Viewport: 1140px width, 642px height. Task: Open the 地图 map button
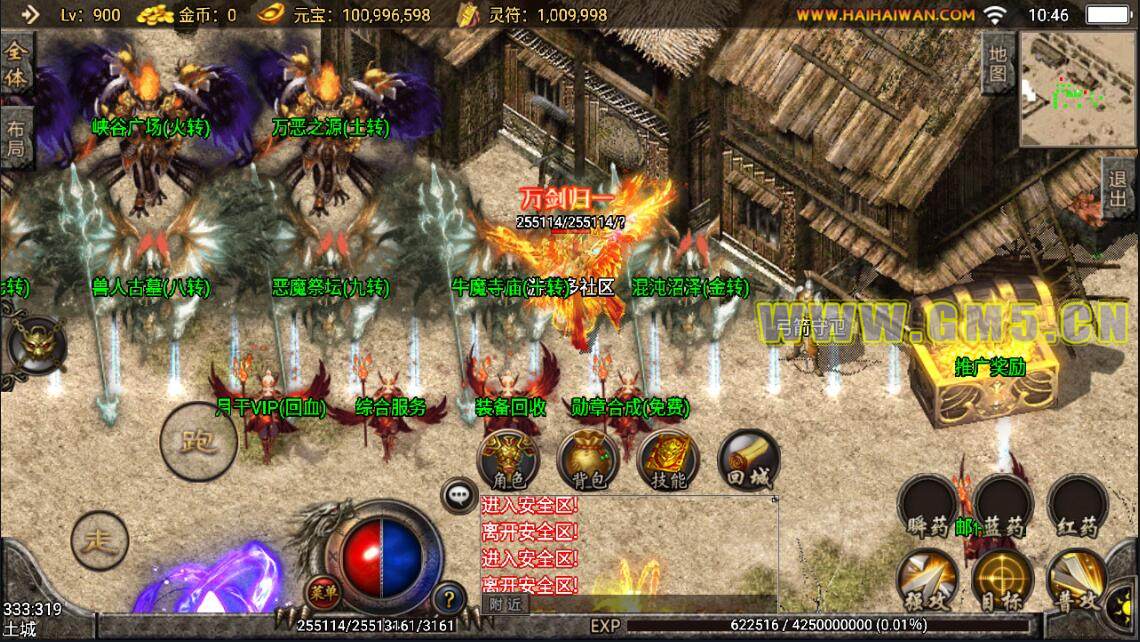click(997, 62)
